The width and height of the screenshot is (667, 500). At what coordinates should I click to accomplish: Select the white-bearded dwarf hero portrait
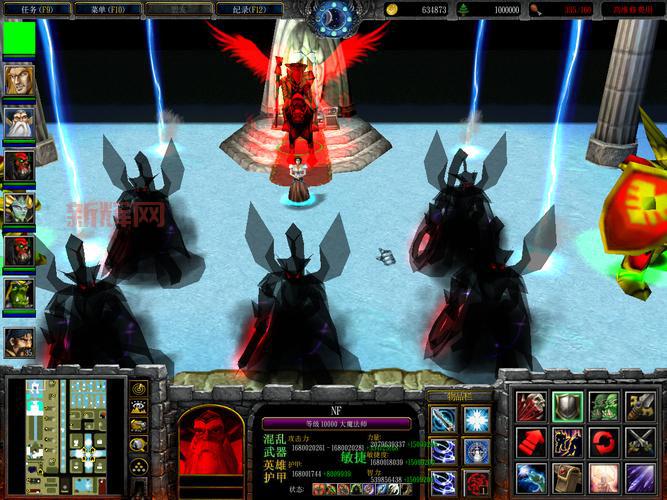18,121
